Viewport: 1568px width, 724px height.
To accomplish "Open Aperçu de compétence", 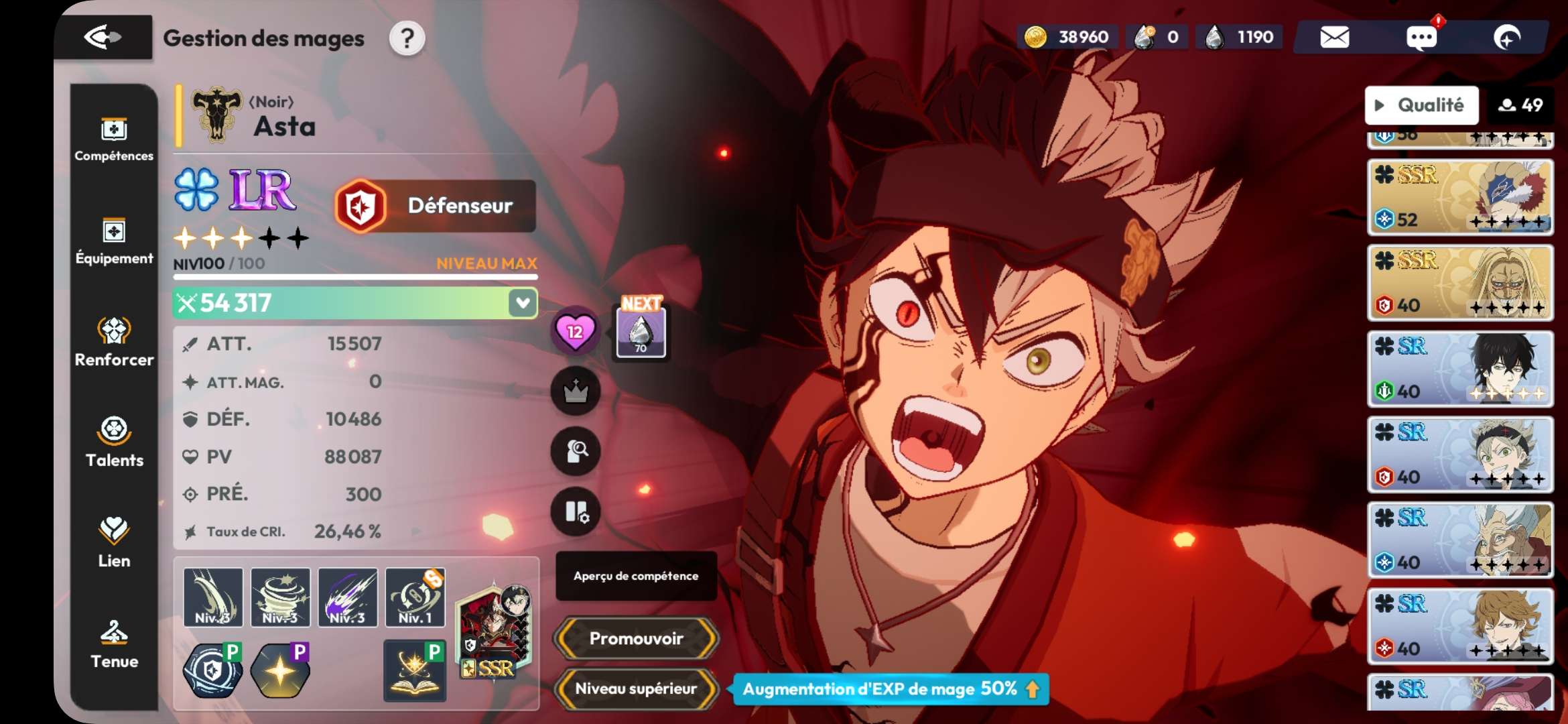I will pyautogui.click(x=636, y=576).
